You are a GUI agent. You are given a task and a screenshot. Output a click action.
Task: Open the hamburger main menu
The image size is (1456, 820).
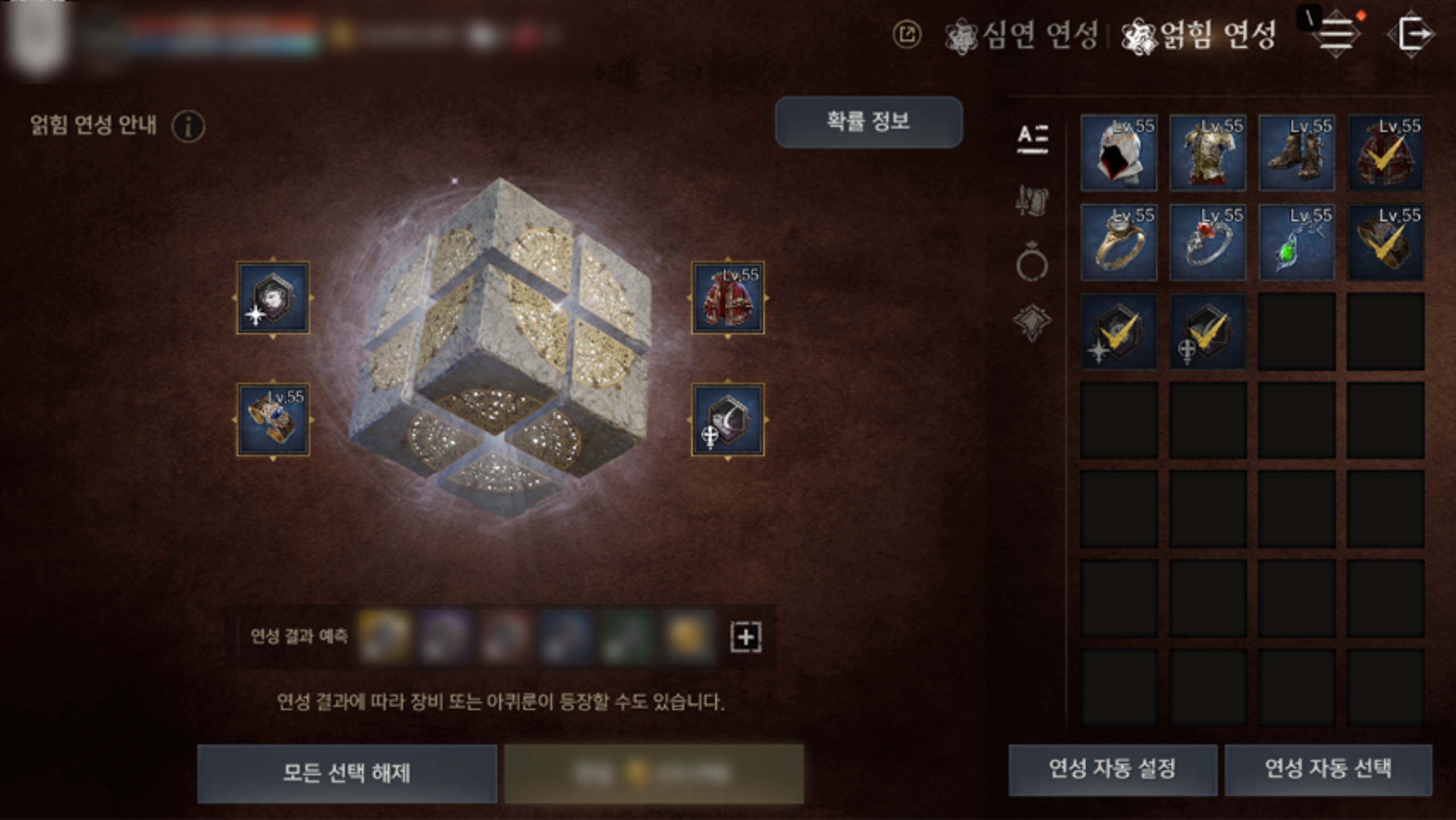1336,34
